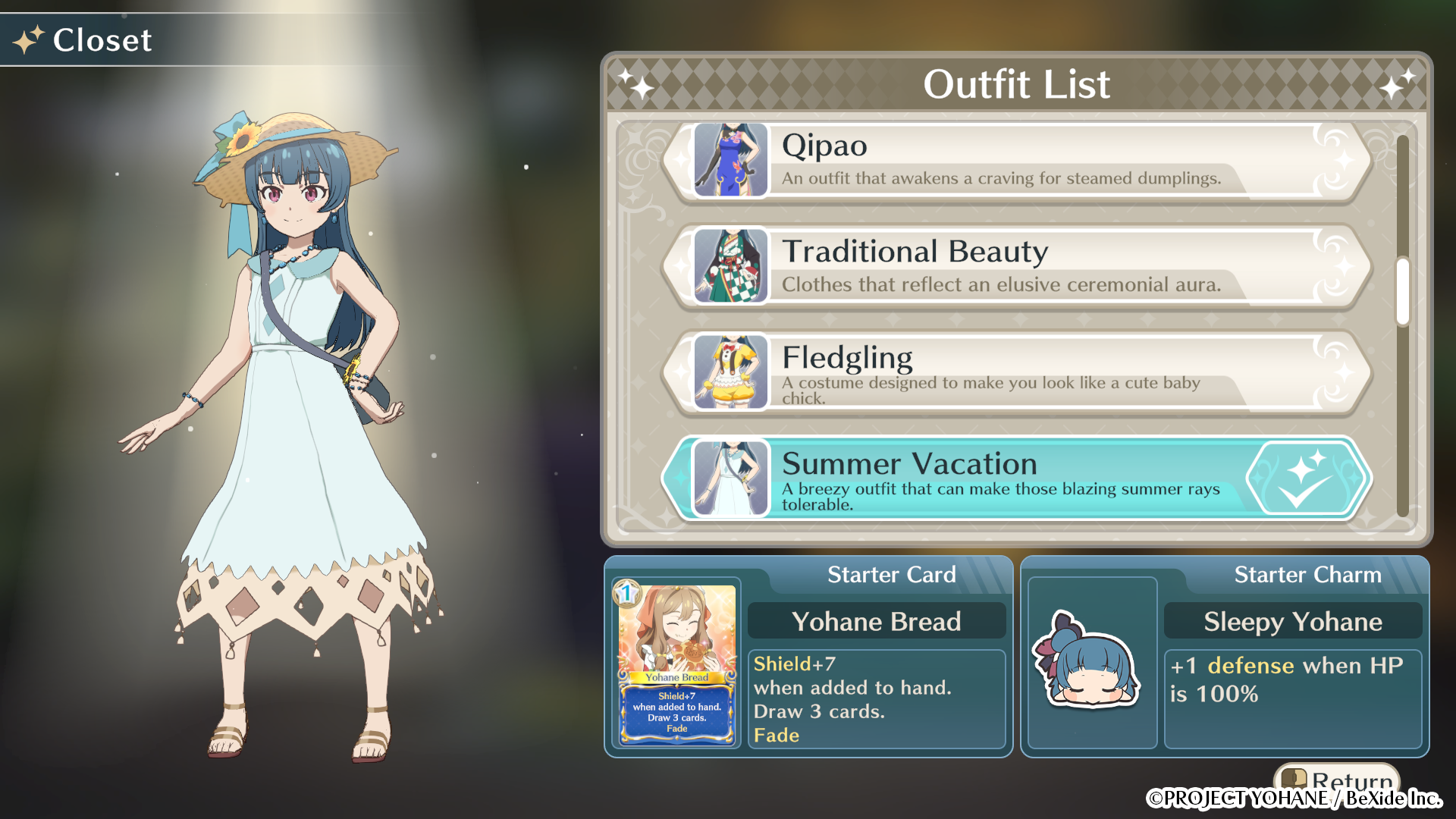Select the Traditional Beauty outfit entry

[x=986, y=267]
